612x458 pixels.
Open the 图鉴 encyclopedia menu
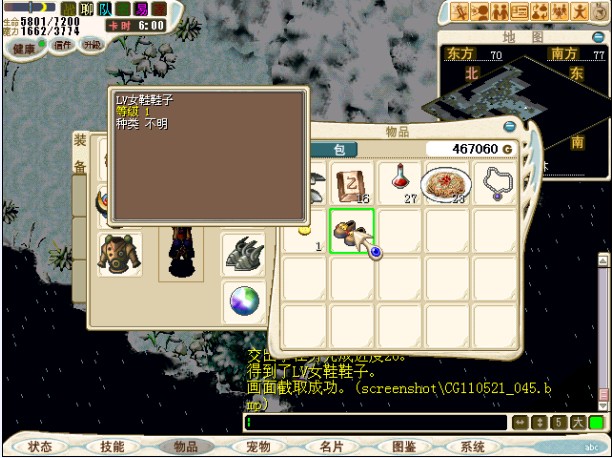point(402,447)
